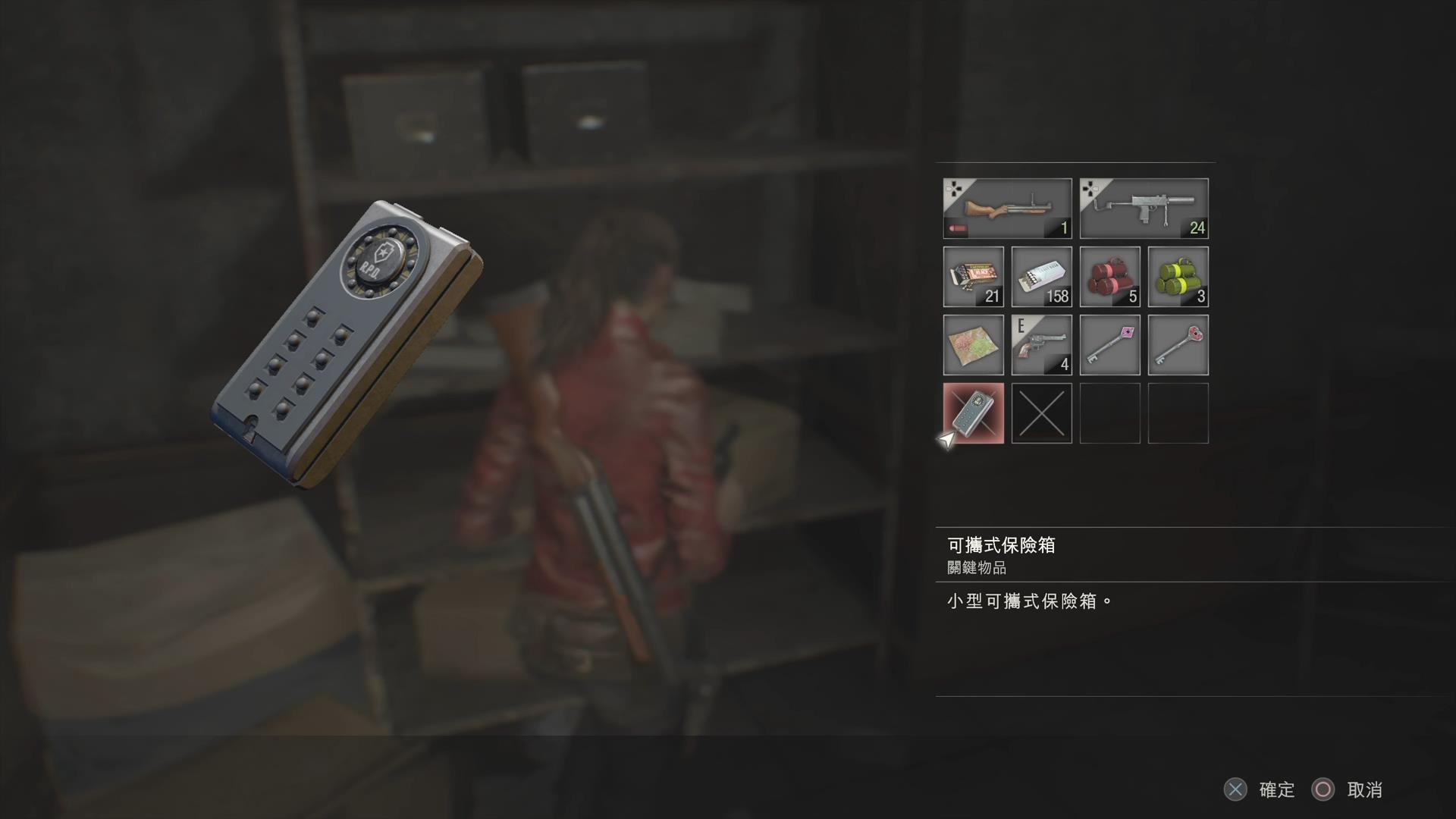The image size is (1456, 819).
Task: Click the highlighted portable safe slot
Action: 973,413
